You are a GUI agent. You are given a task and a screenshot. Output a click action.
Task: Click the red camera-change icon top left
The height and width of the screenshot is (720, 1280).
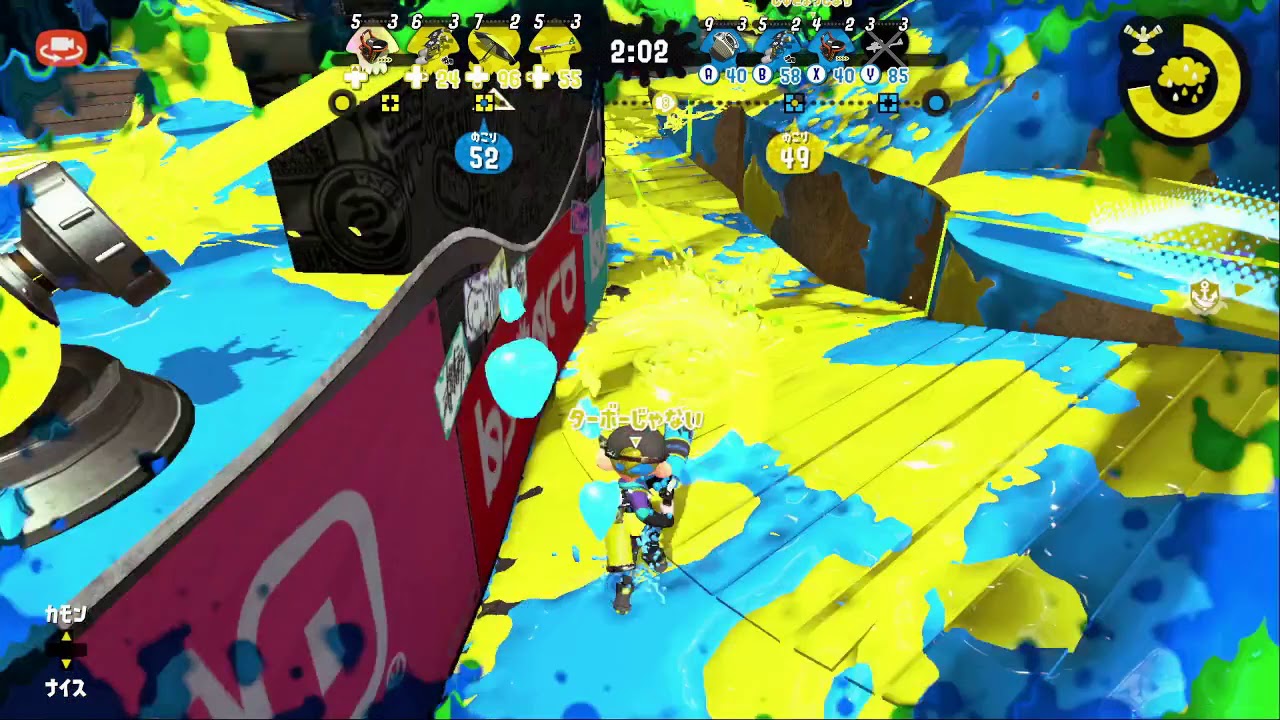pyautogui.click(x=60, y=47)
